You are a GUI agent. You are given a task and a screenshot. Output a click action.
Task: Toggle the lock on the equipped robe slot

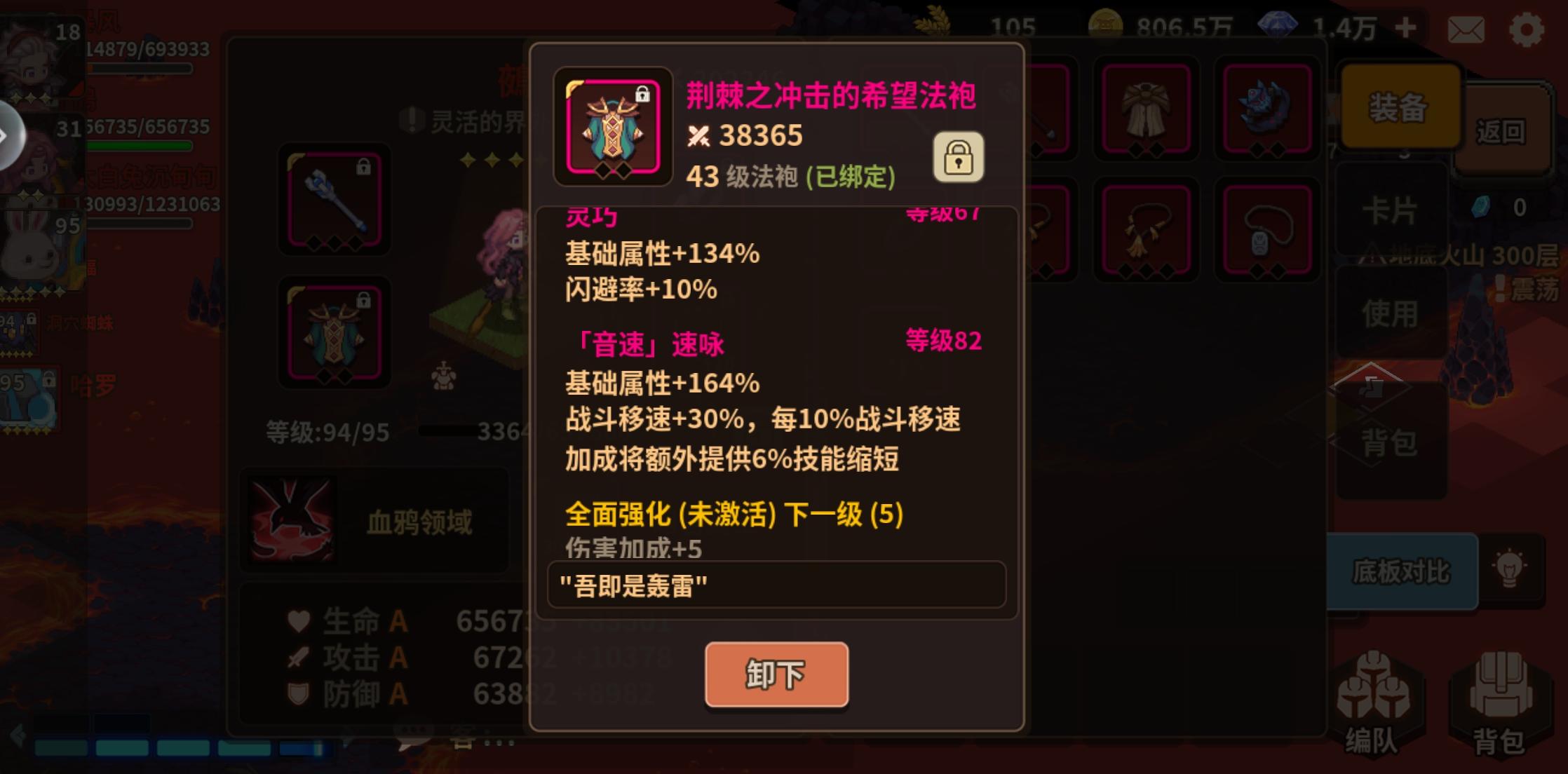pos(363,298)
